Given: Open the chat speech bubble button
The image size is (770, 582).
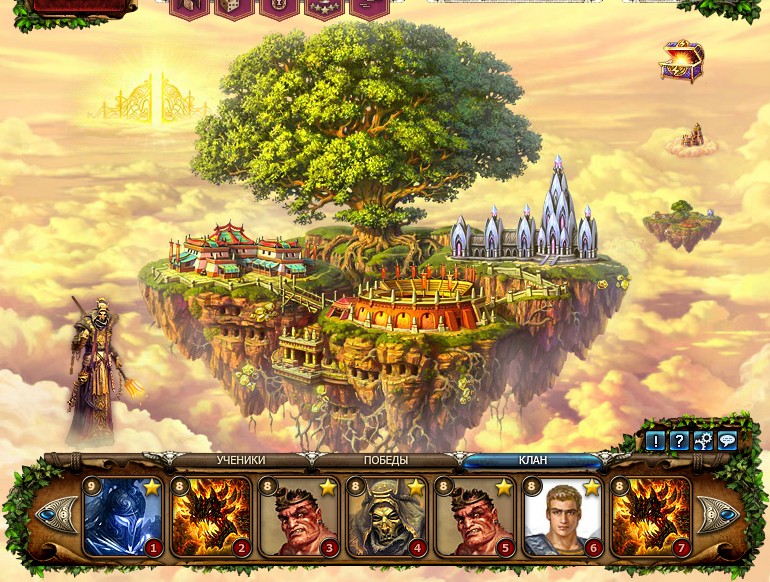Looking at the screenshot, I should (727, 441).
